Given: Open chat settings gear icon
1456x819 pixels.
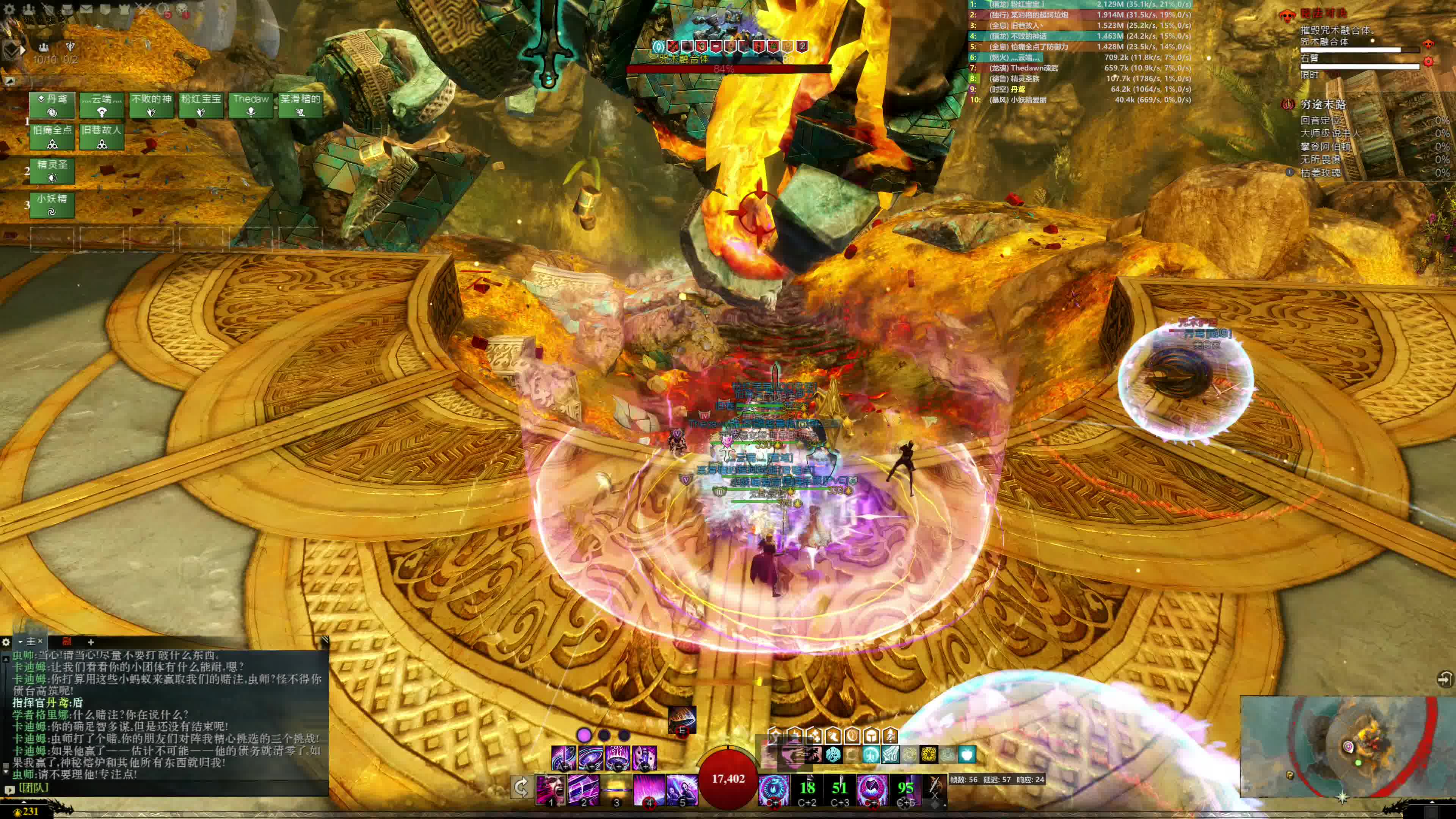Looking at the screenshot, I should pyautogui.click(x=6, y=642).
